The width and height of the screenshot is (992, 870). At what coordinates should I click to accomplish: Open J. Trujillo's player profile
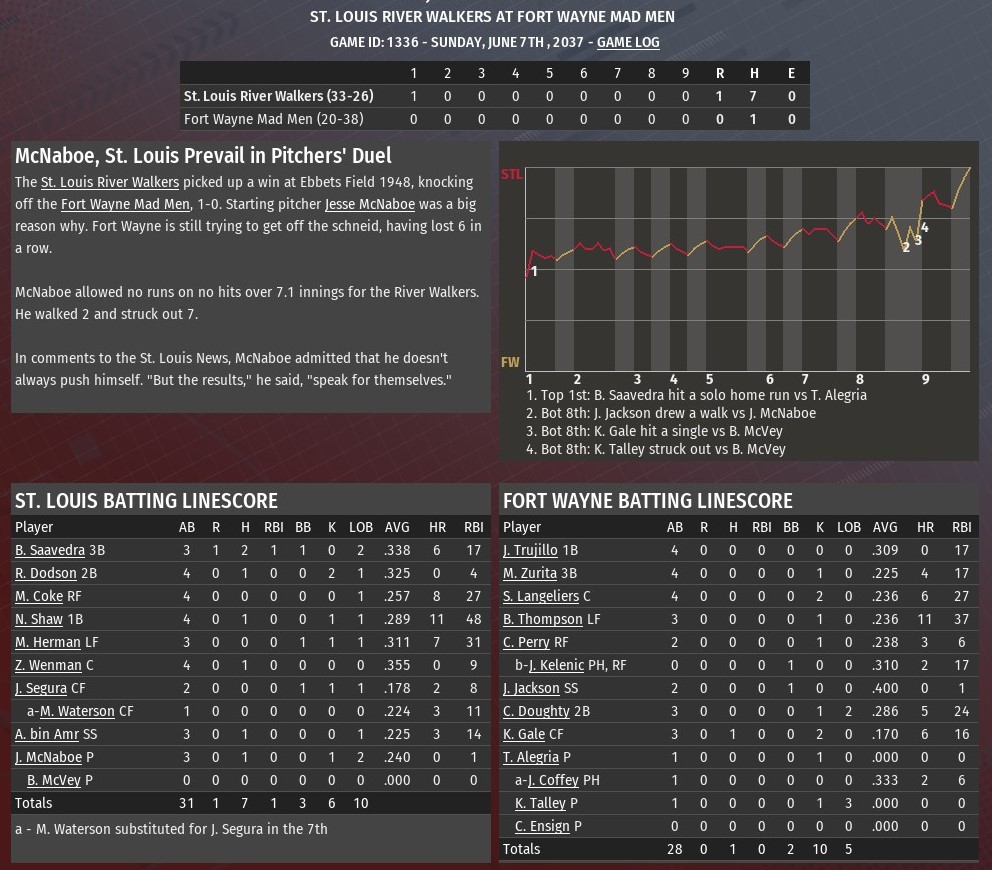click(x=530, y=550)
